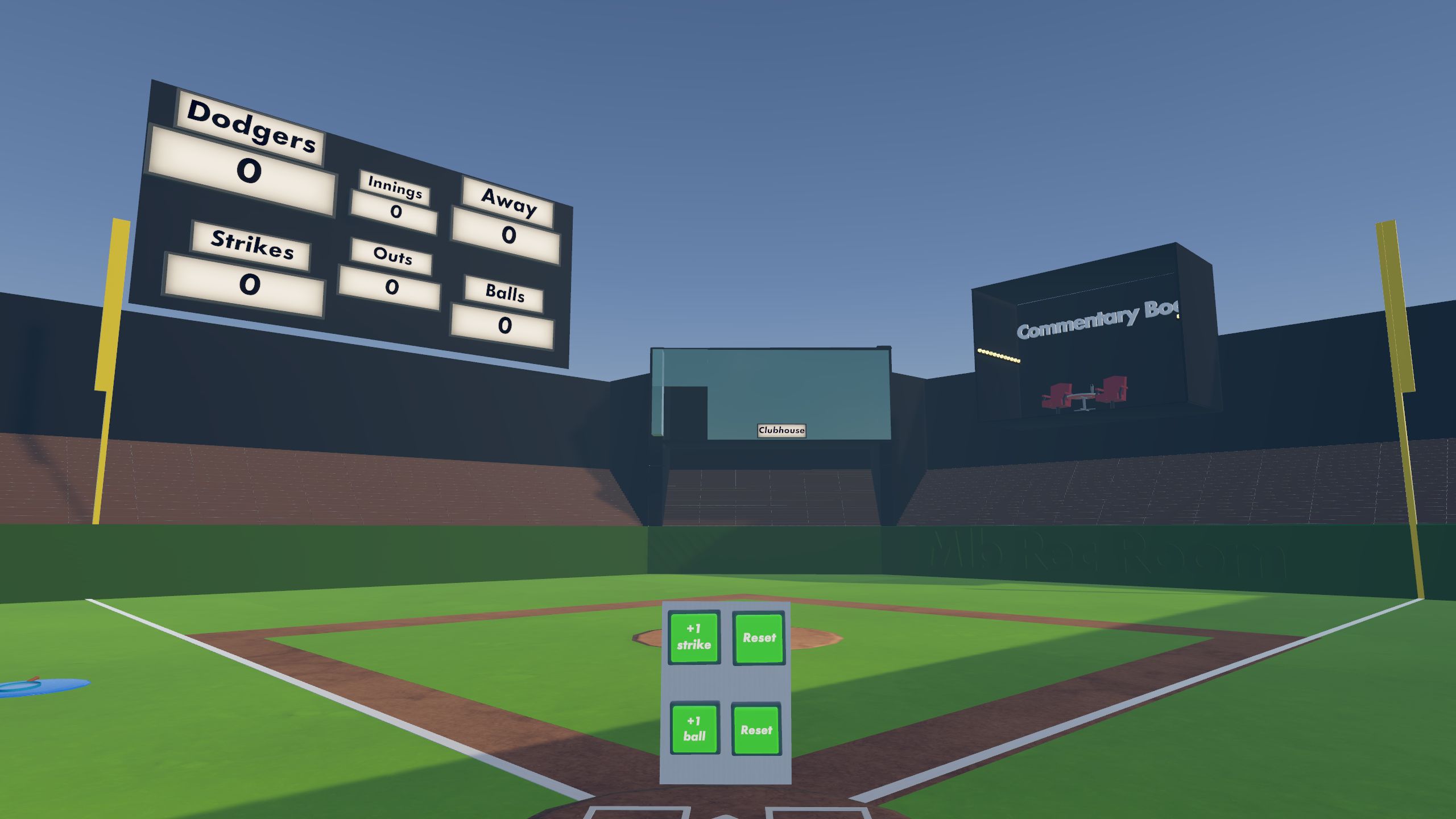Select the Clubhouse sign above the dugout
The height and width of the screenshot is (819, 1456).
[x=781, y=431]
